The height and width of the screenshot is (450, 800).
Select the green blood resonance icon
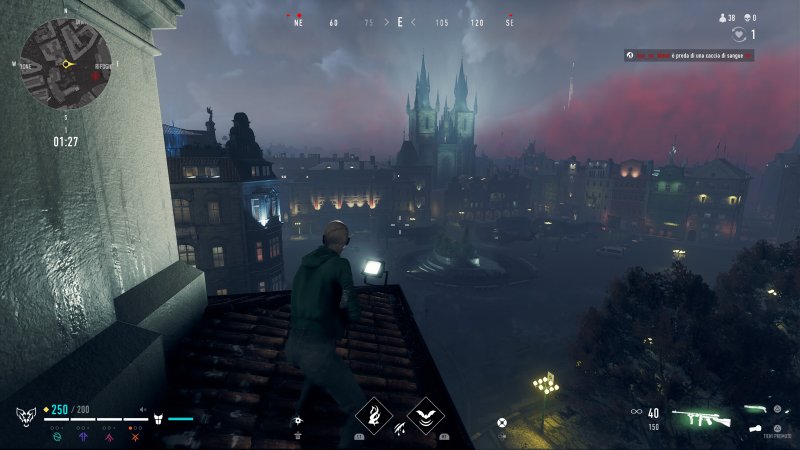coord(56,435)
